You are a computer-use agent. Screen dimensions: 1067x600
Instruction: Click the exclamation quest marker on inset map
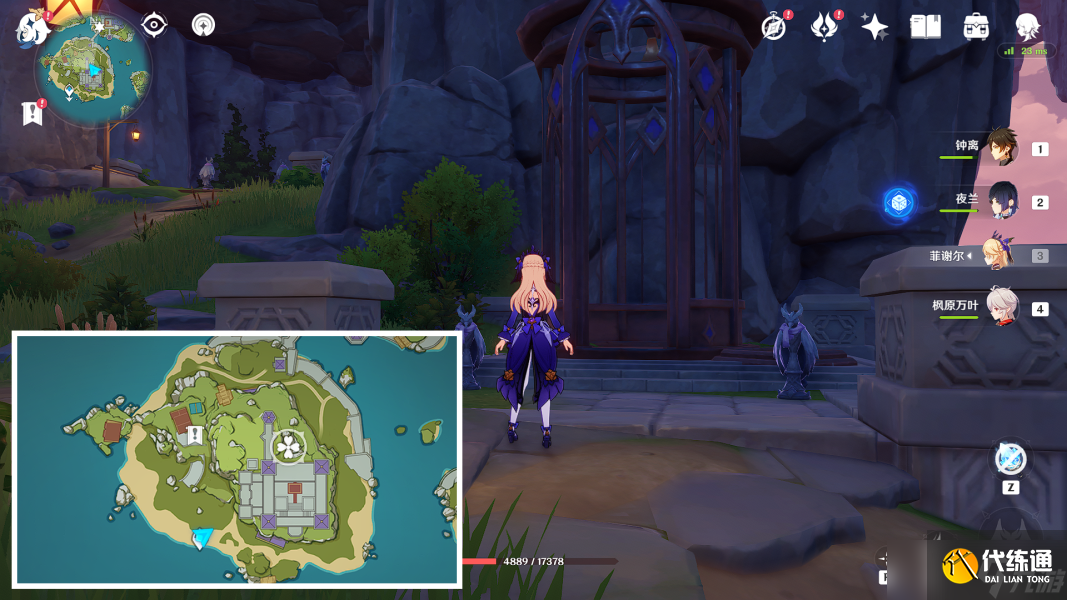(x=195, y=435)
